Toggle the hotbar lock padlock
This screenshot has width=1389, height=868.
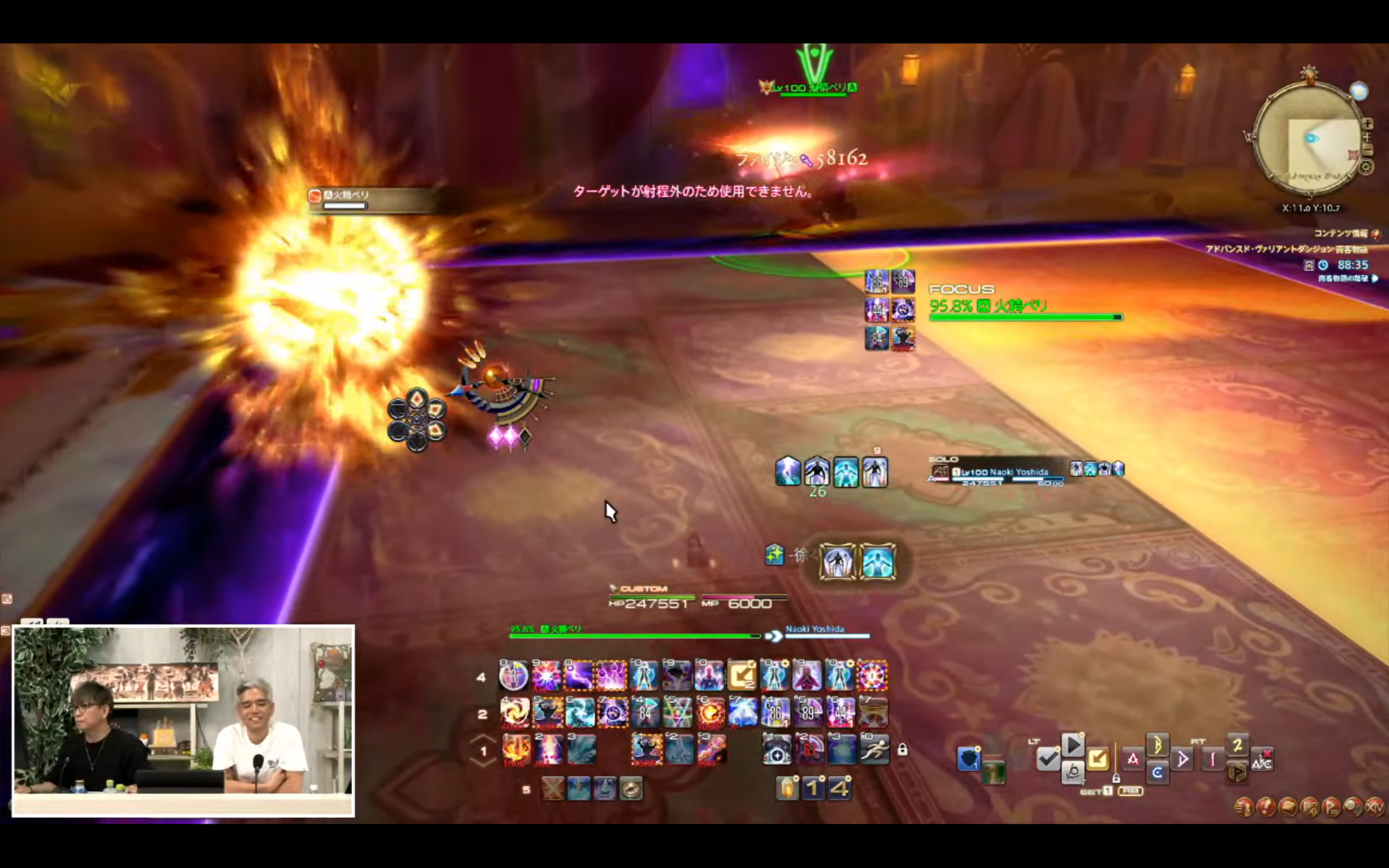902,750
